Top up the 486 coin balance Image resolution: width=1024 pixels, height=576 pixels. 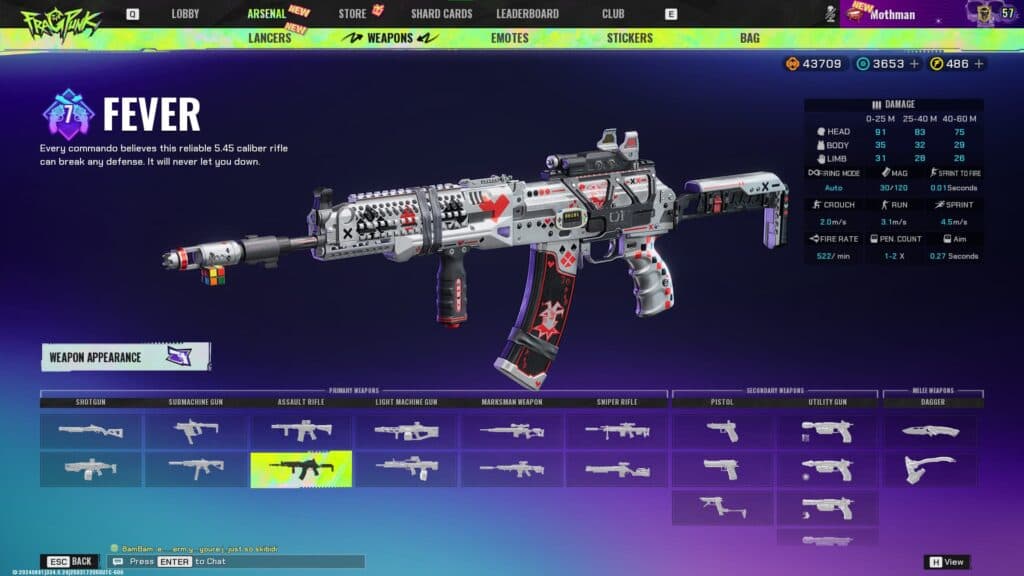(x=978, y=64)
